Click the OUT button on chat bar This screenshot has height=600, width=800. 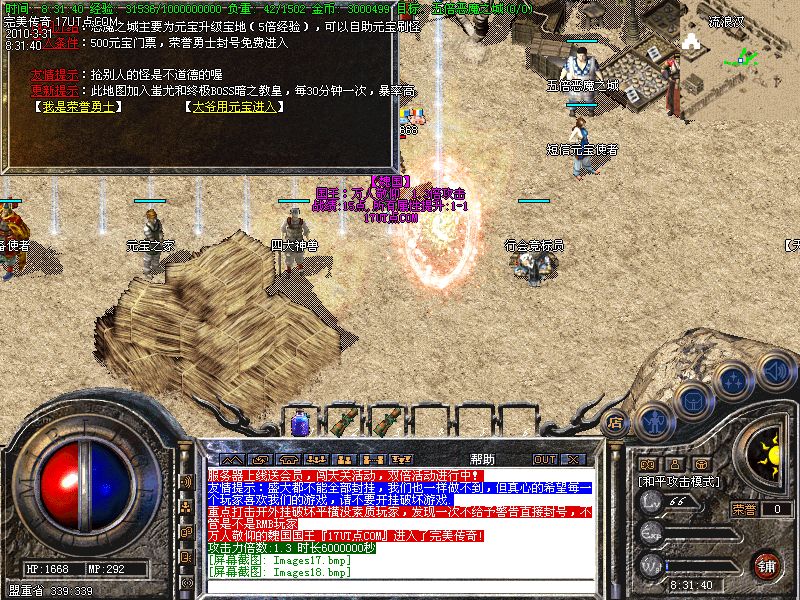coord(544,459)
